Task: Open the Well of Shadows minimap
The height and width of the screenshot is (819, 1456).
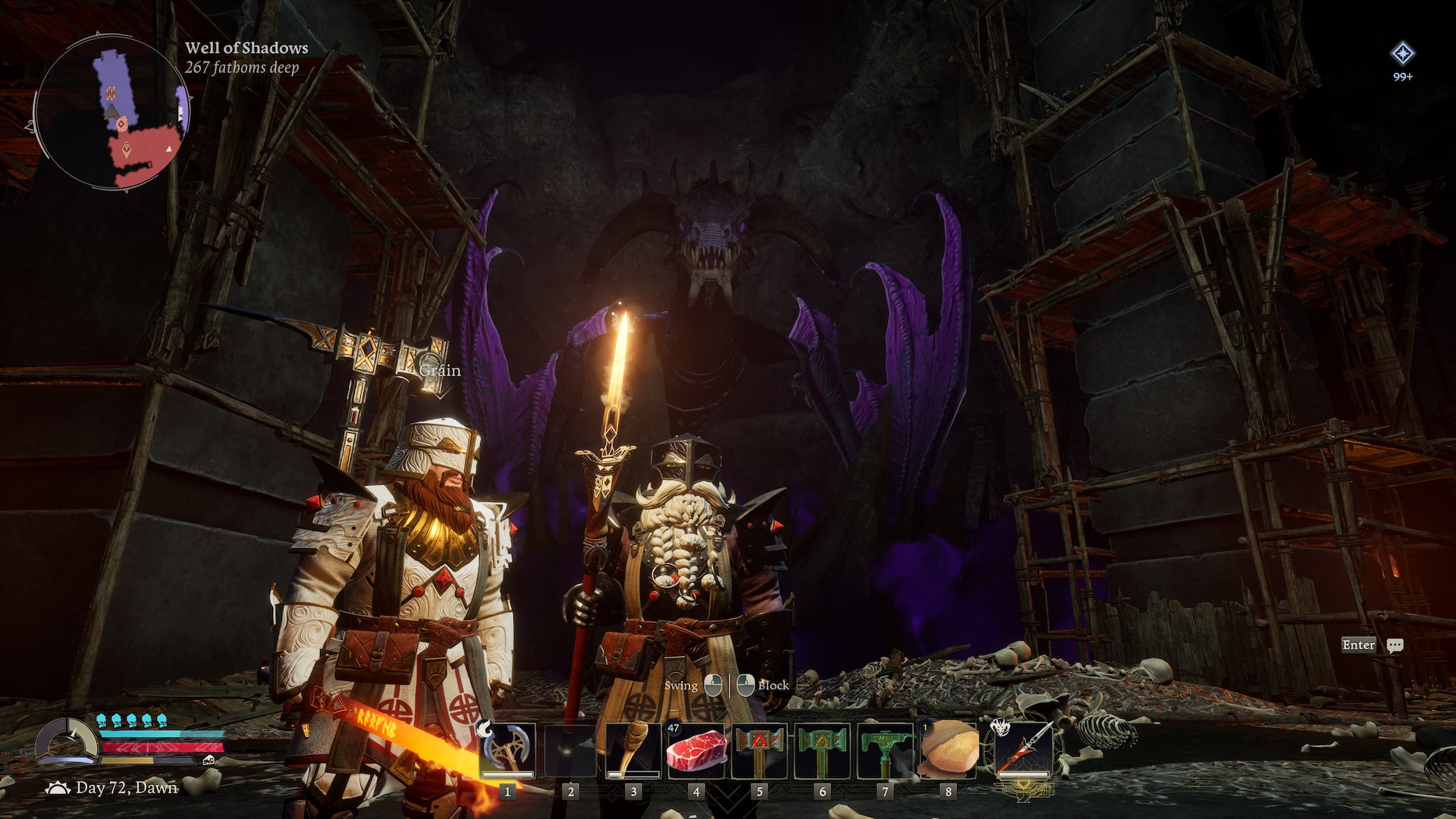Action: 112,114
